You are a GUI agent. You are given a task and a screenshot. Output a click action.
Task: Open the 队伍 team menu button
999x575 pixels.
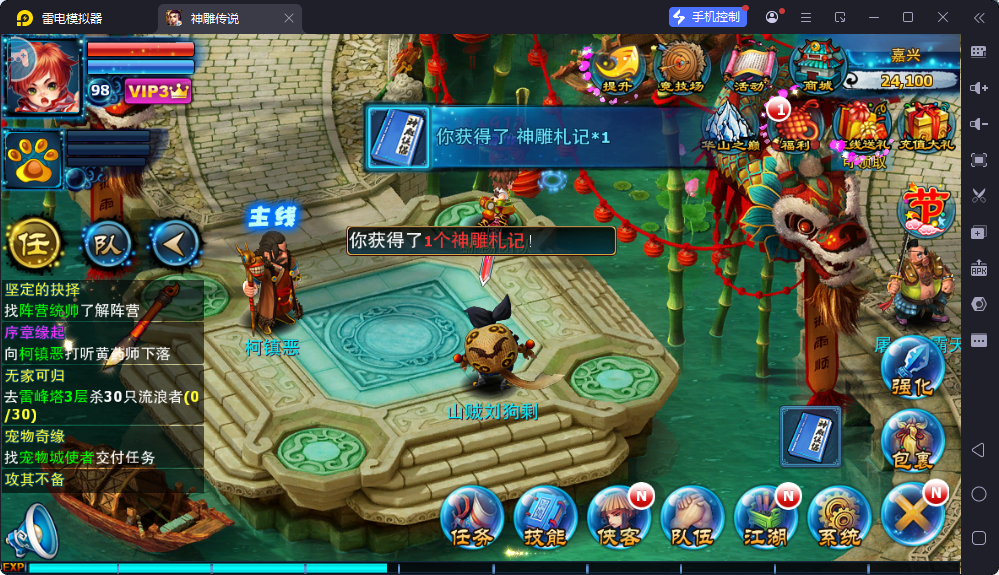coord(692,517)
